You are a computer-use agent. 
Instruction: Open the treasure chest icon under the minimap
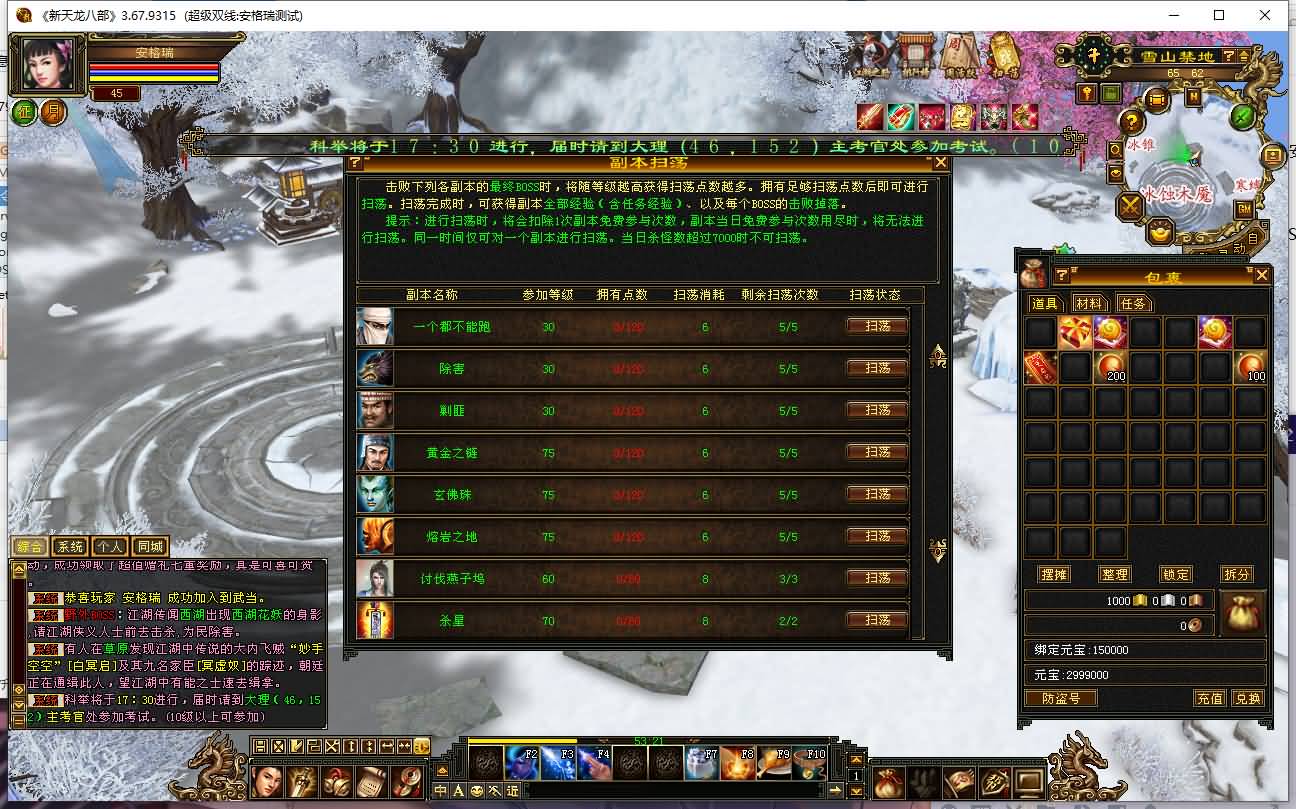pyautogui.click(x=1157, y=100)
